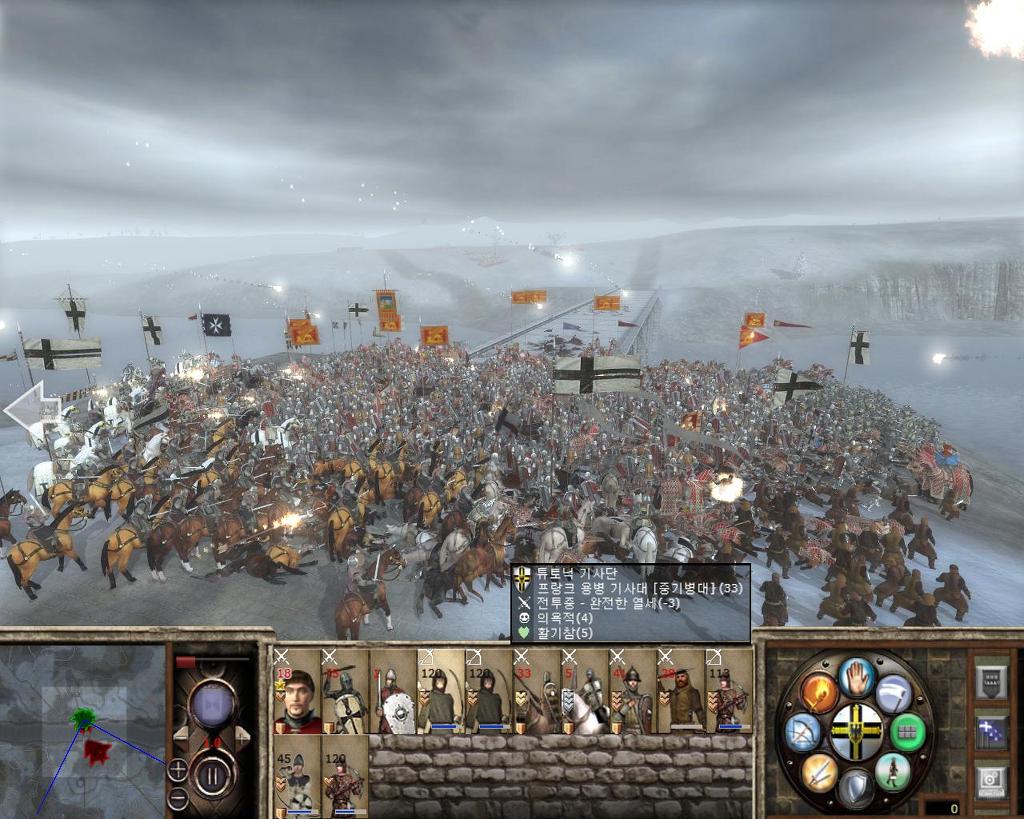
Task: Activate the fire torch ability button
Action: click(x=819, y=691)
